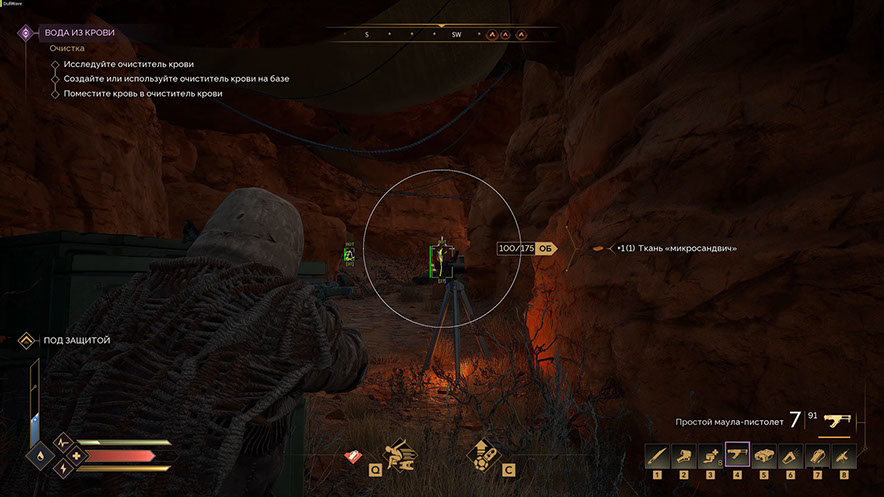Activate the crouching-figure ability icon

pos(400,456)
